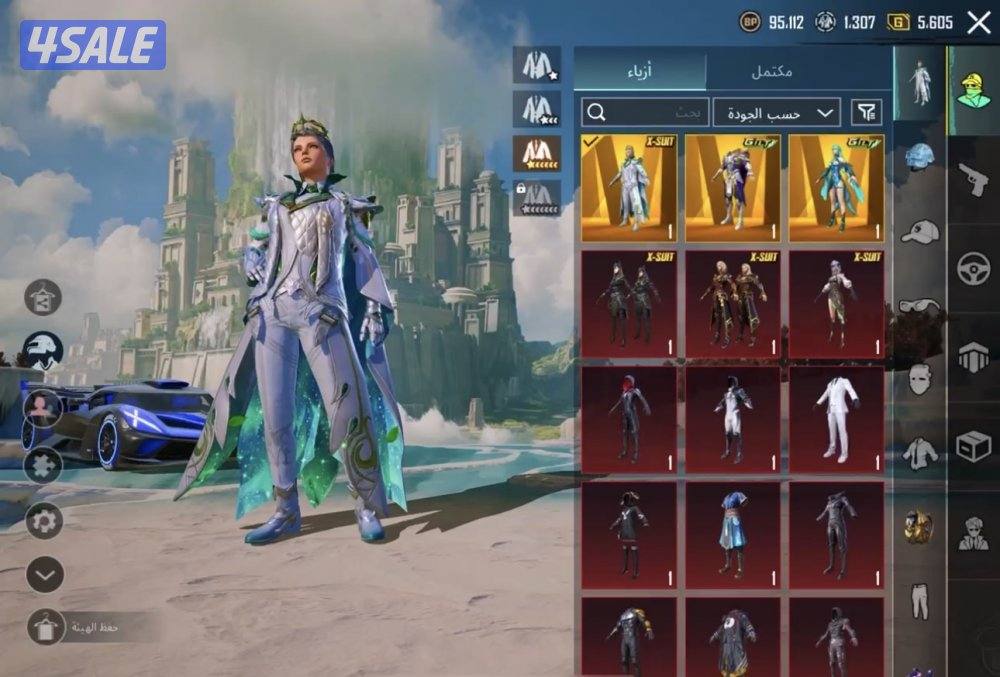Open the crate box section

click(x=973, y=446)
